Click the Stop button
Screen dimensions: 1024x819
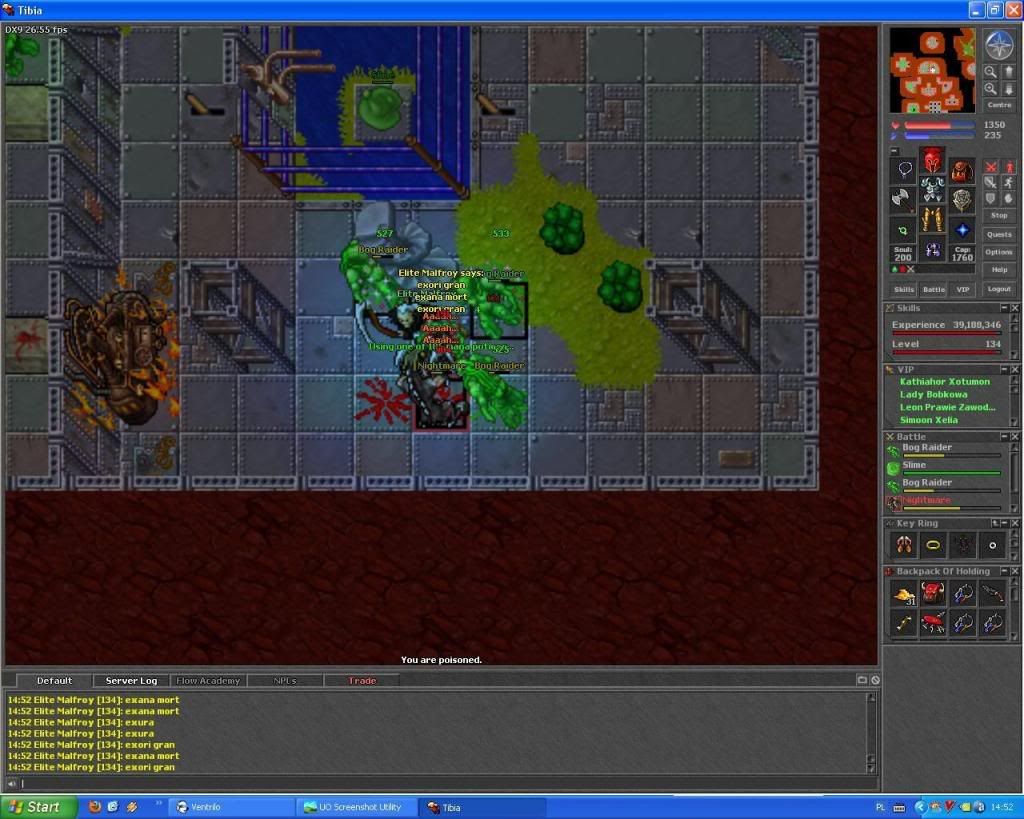(x=999, y=215)
